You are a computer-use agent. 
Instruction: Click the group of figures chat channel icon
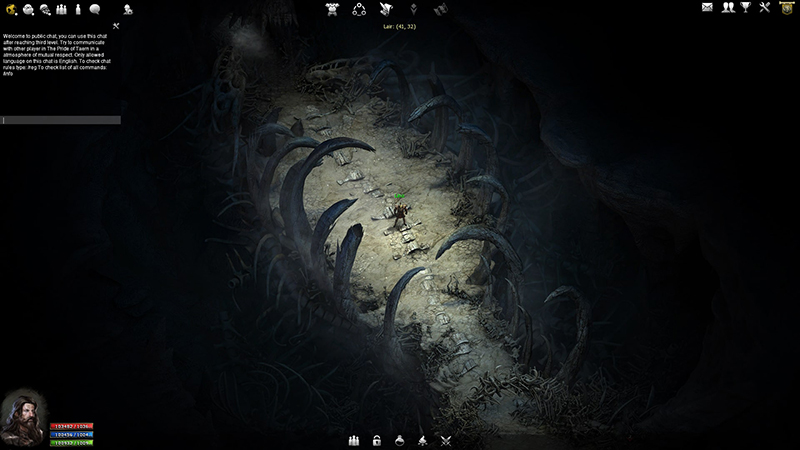click(x=62, y=9)
